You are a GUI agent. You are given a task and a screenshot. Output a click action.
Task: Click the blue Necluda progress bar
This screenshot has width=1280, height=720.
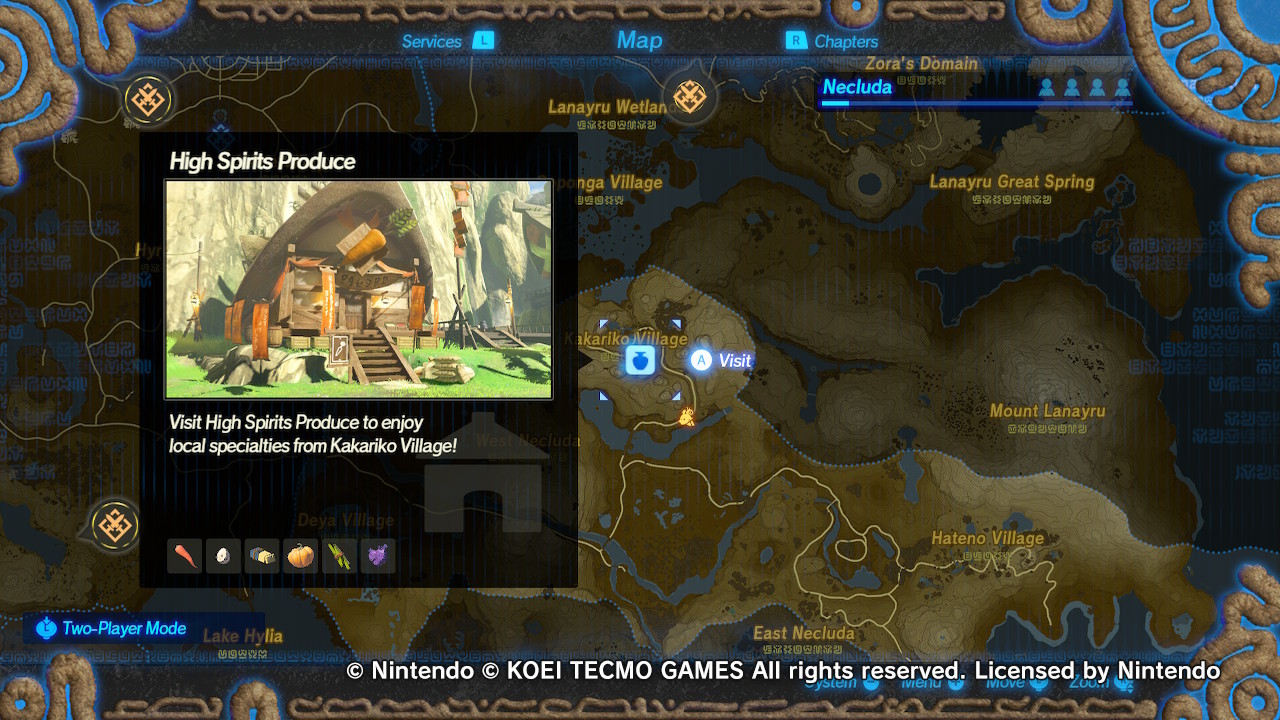pyautogui.click(x=975, y=104)
